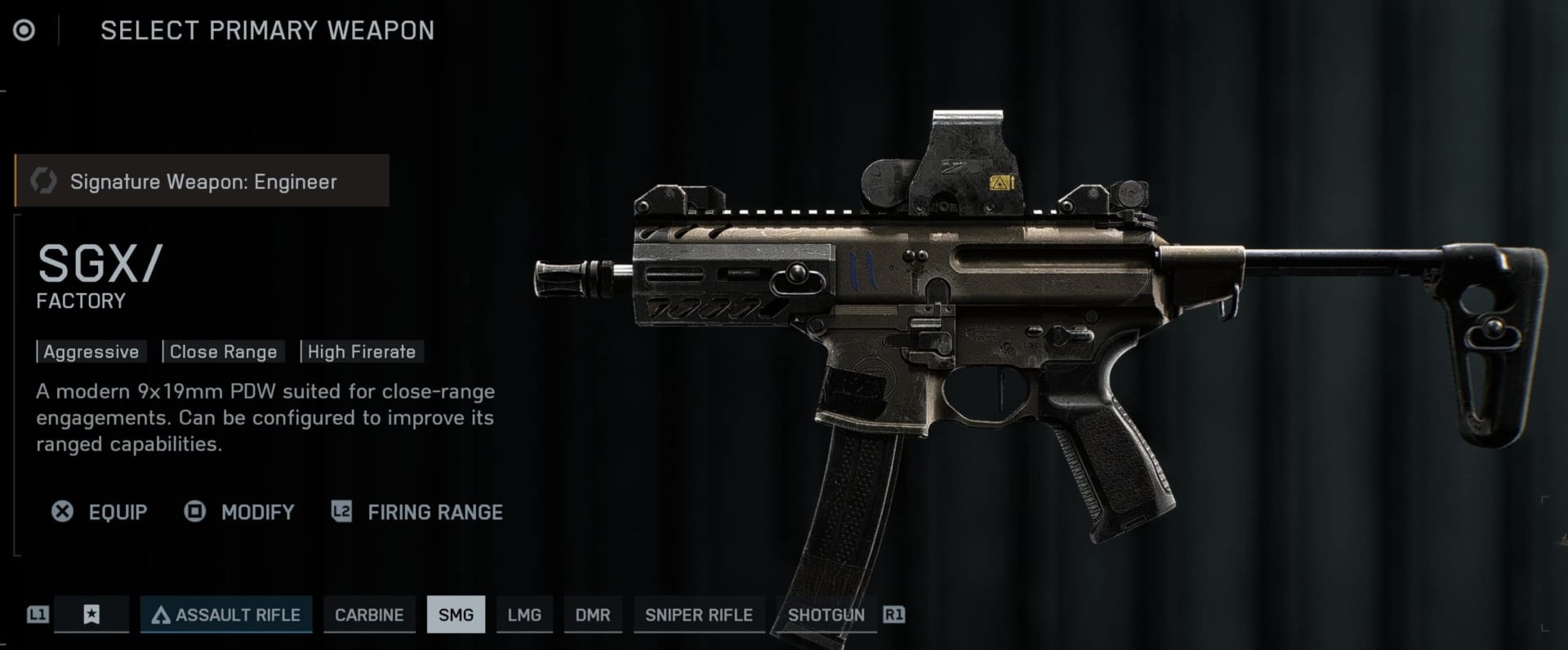Select the DMR category
Viewport: 1568px width, 650px height.
point(593,615)
